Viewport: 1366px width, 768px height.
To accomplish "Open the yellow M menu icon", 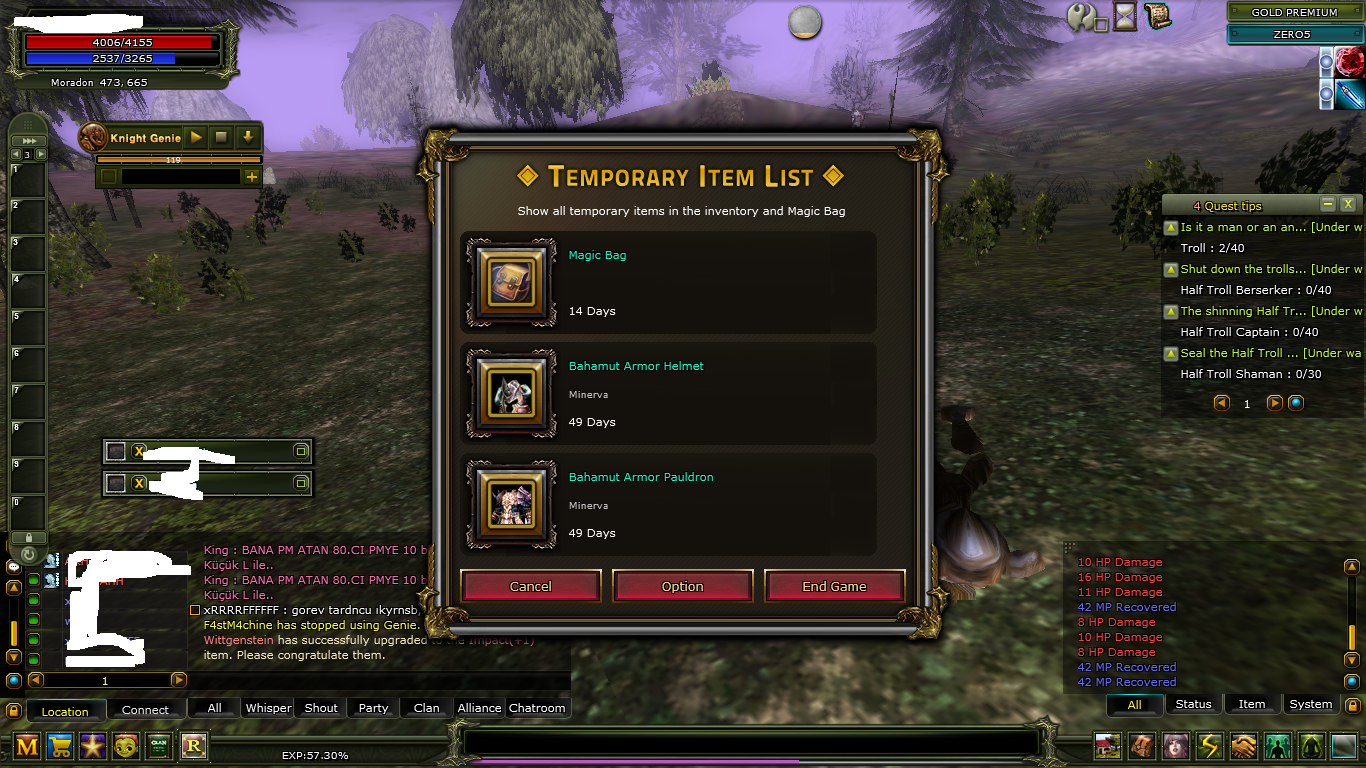I will click(27, 745).
